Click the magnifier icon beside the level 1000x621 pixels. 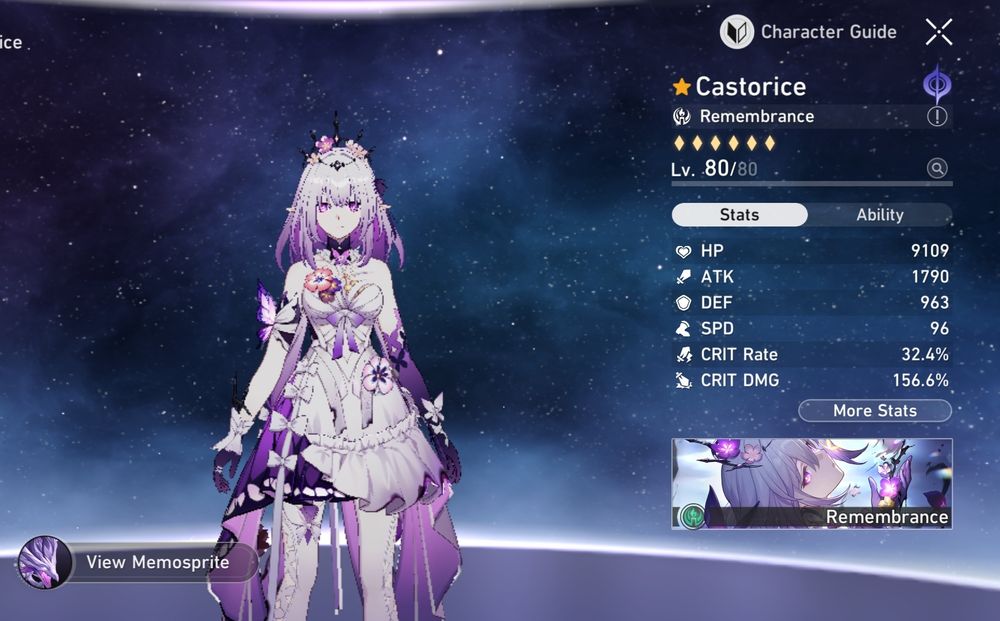[937, 169]
